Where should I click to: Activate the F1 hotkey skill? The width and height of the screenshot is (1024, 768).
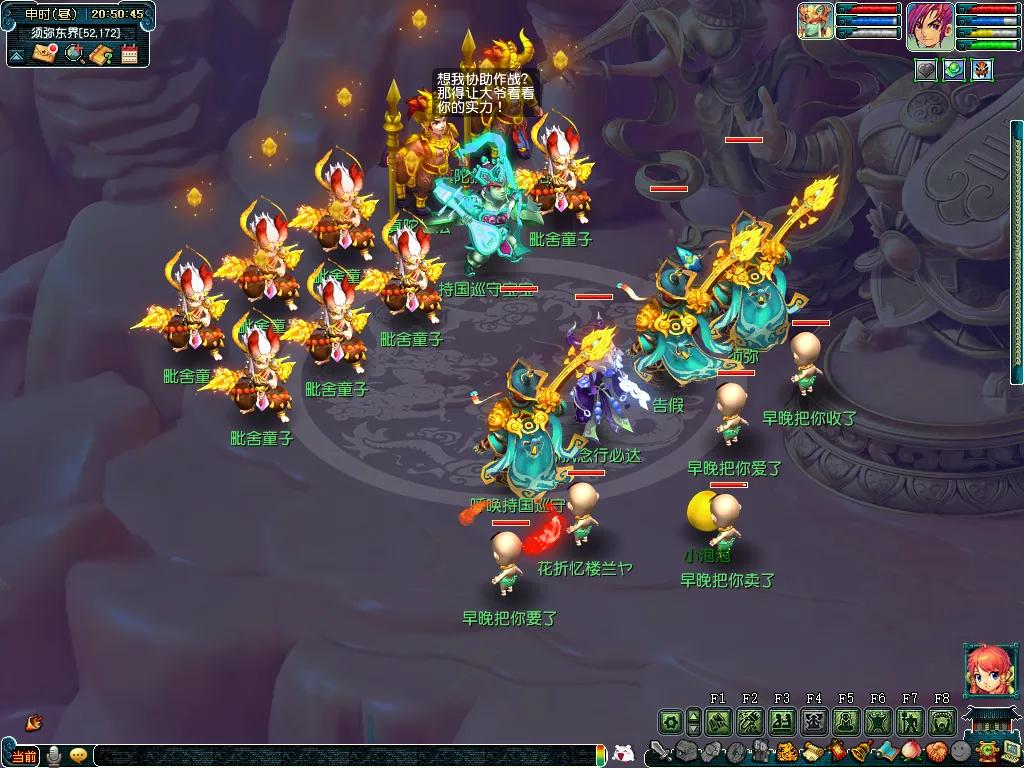[718, 721]
